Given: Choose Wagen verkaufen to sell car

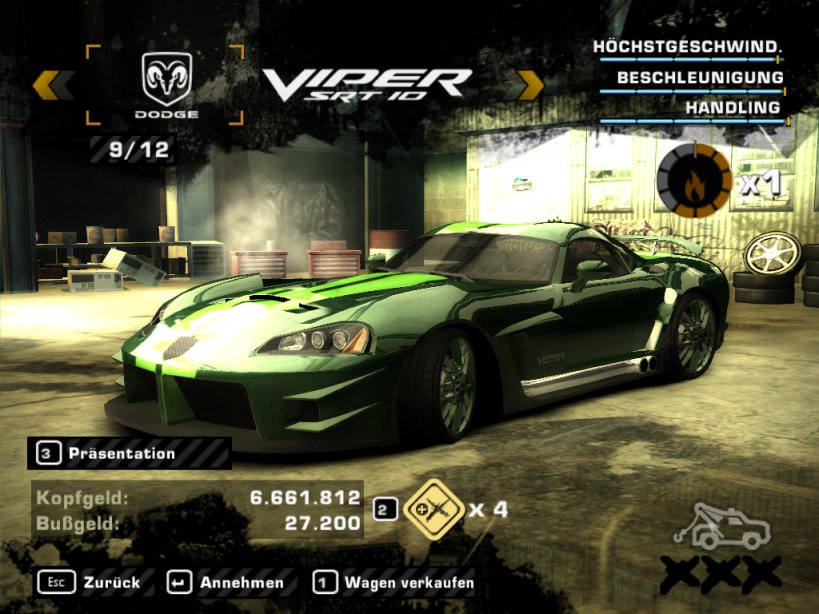Looking at the screenshot, I should [394, 582].
